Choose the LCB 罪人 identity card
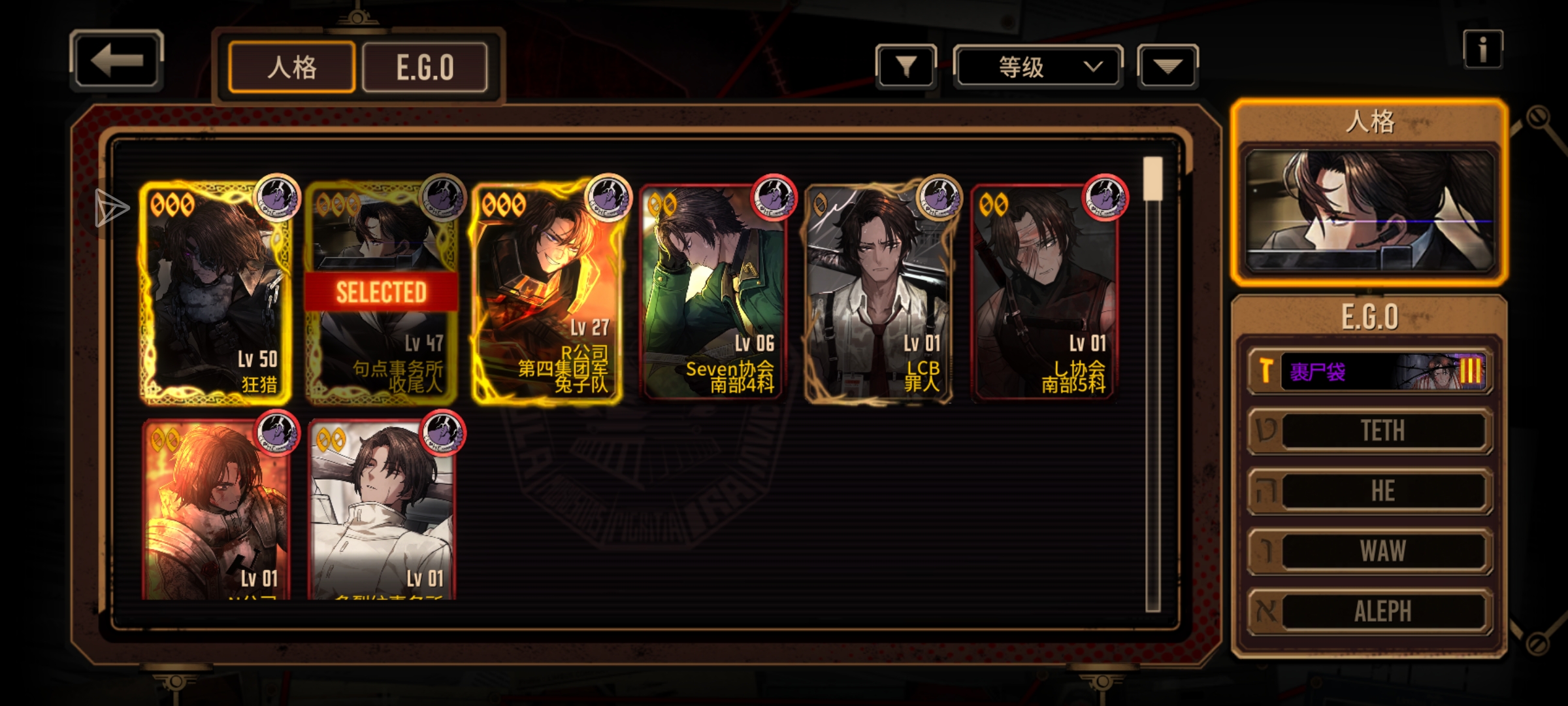The image size is (1568, 706). [879, 292]
